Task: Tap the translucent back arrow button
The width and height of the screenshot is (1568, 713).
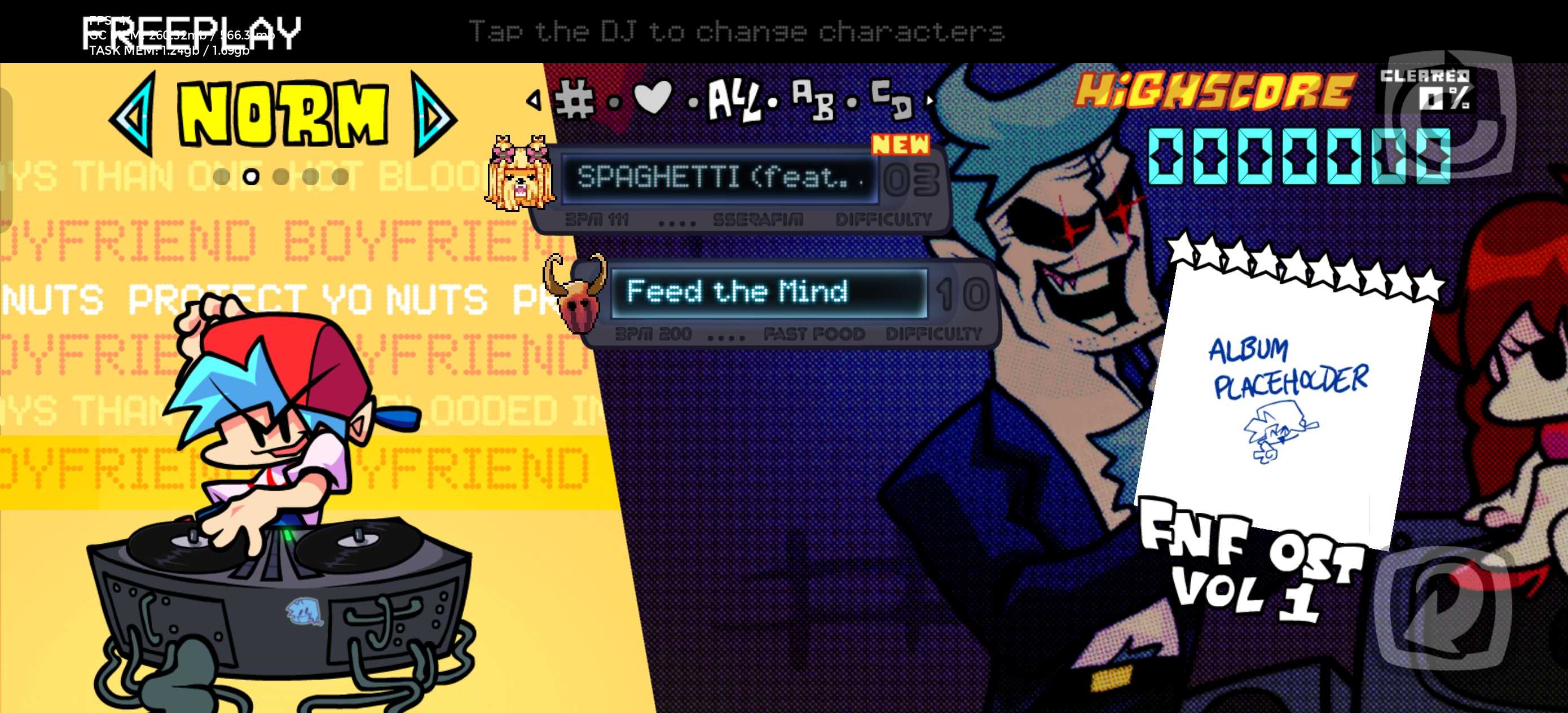Action: tap(1443, 609)
